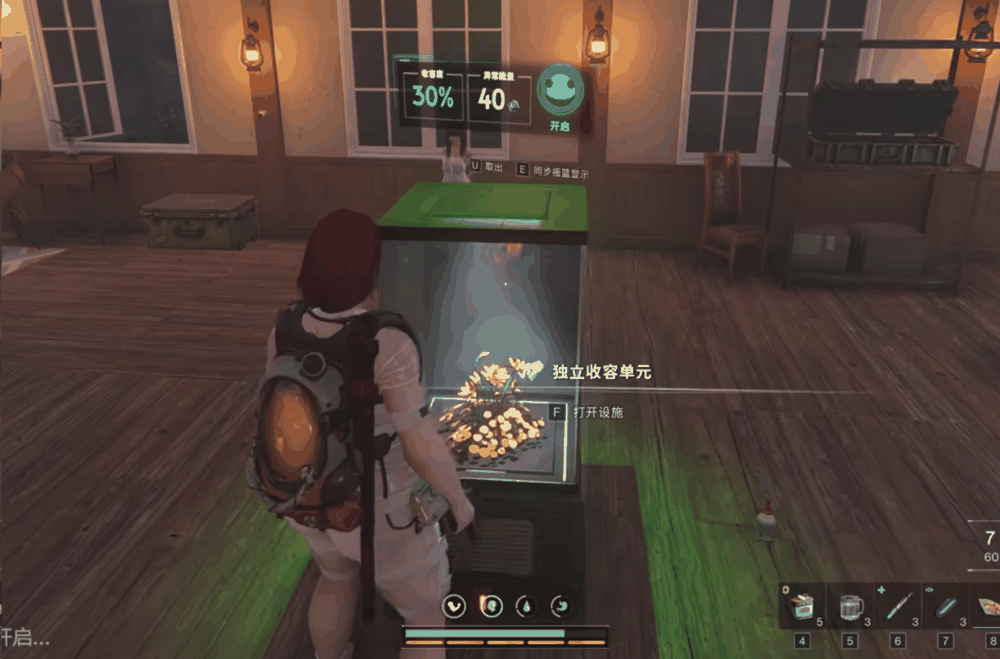Click the smiley face 开启 status icon
The width and height of the screenshot is (1000, 659).
point(560,92)
